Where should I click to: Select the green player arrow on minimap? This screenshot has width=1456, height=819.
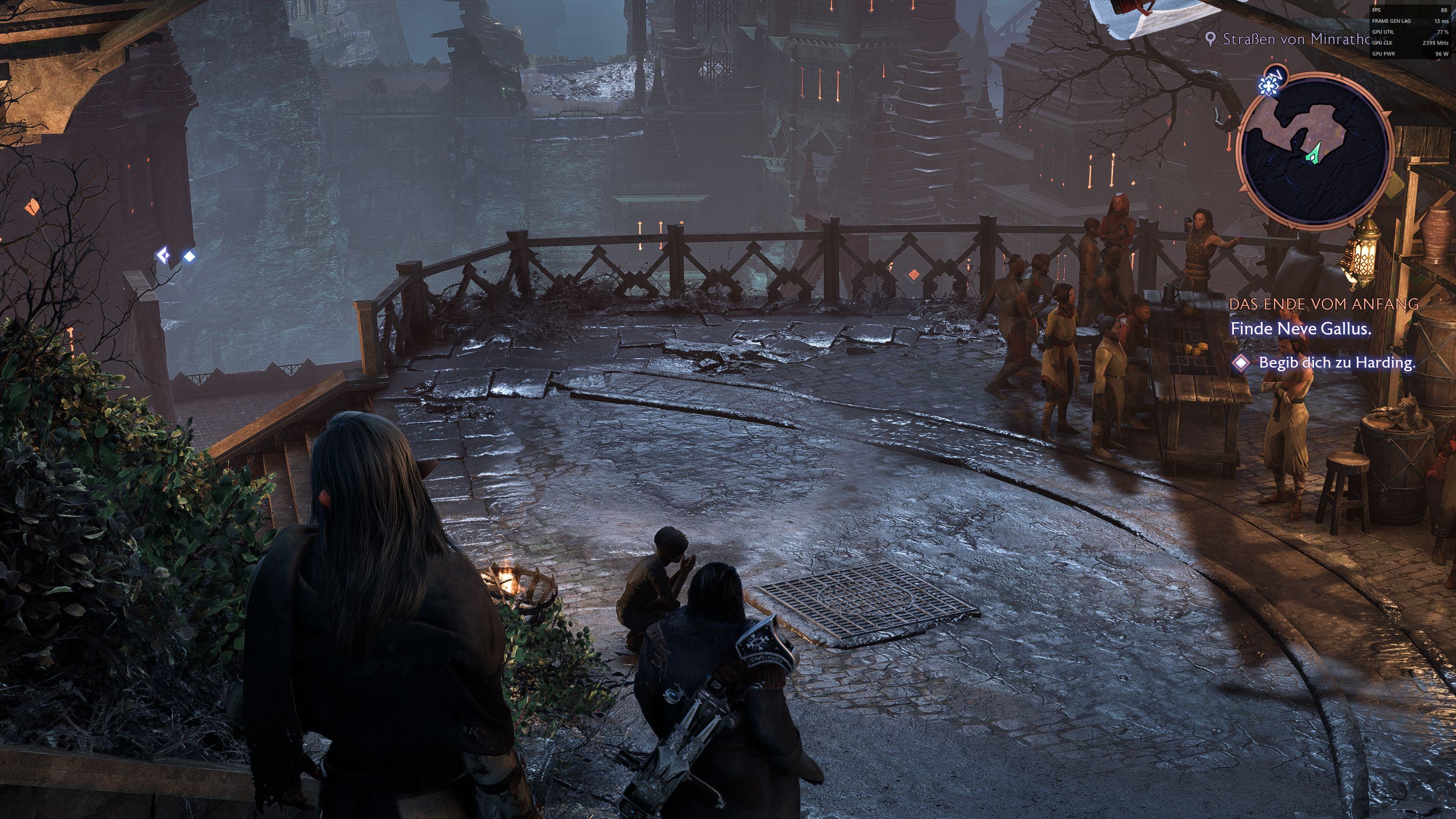[x=1314, y=152]
